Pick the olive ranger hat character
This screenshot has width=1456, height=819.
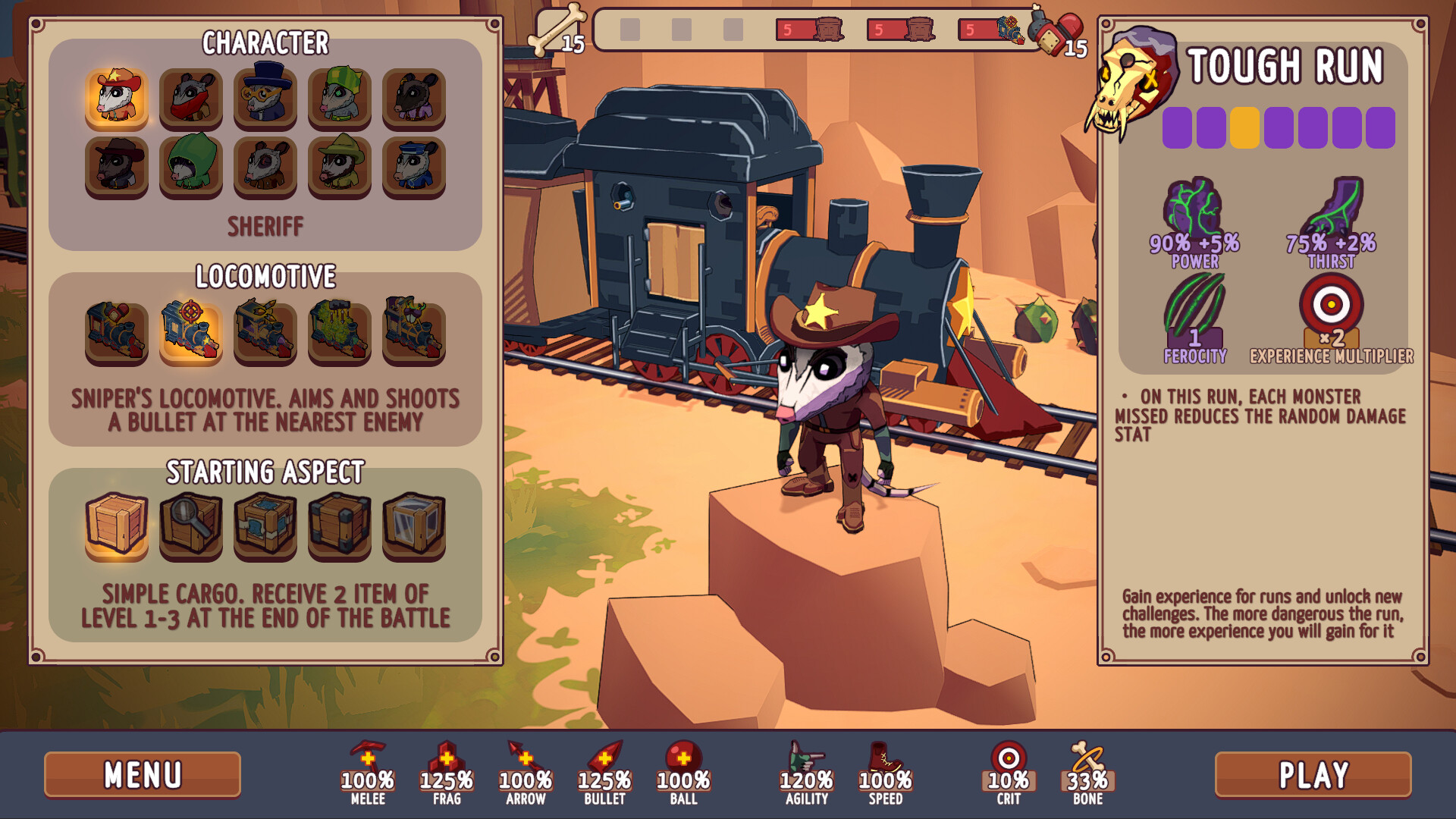tap(339, 164)
